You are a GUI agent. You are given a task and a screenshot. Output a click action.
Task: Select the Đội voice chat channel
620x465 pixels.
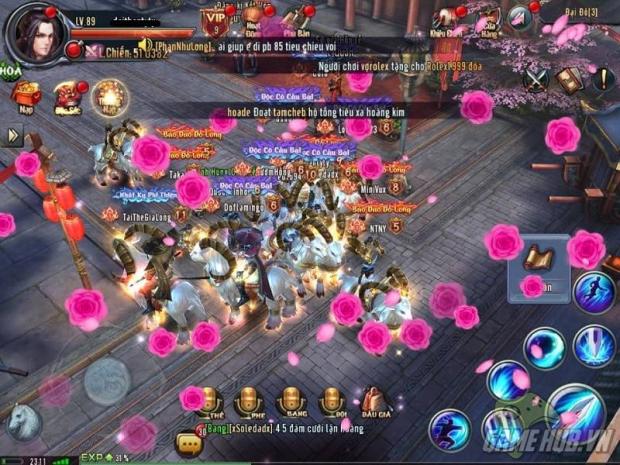(331, 402)
